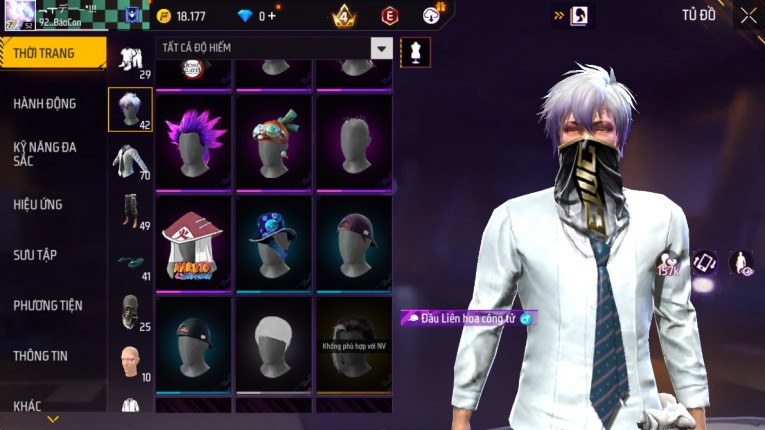Show the Thông Tin tab

(42, 355)
